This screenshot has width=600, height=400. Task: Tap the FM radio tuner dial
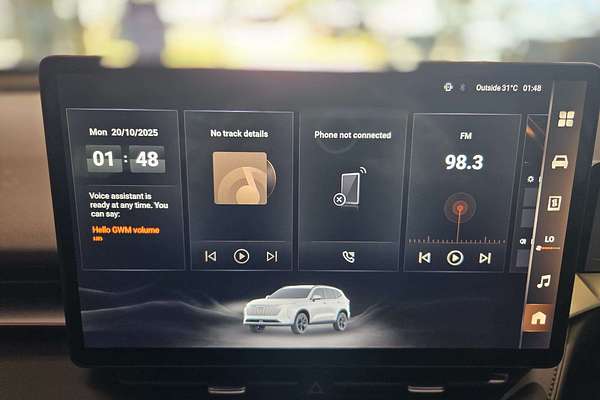coord(460,209)
